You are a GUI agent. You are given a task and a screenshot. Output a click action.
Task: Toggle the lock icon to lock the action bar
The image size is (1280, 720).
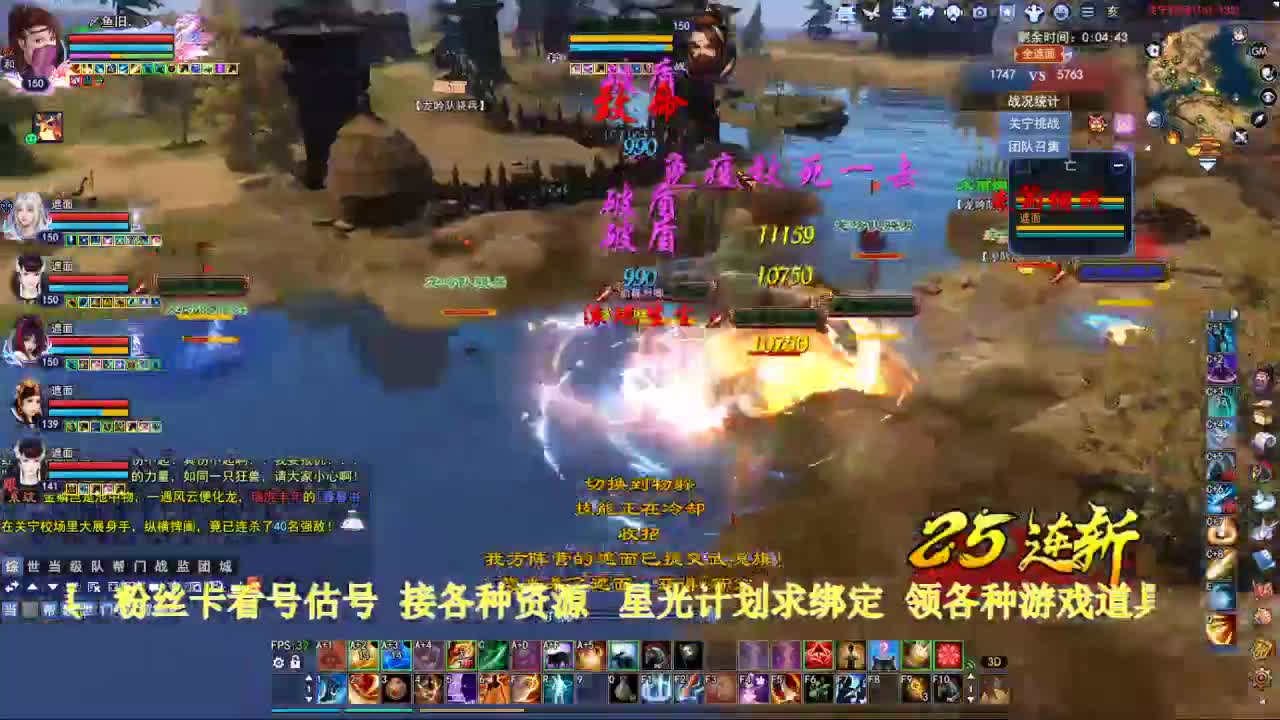coord(295,660)
